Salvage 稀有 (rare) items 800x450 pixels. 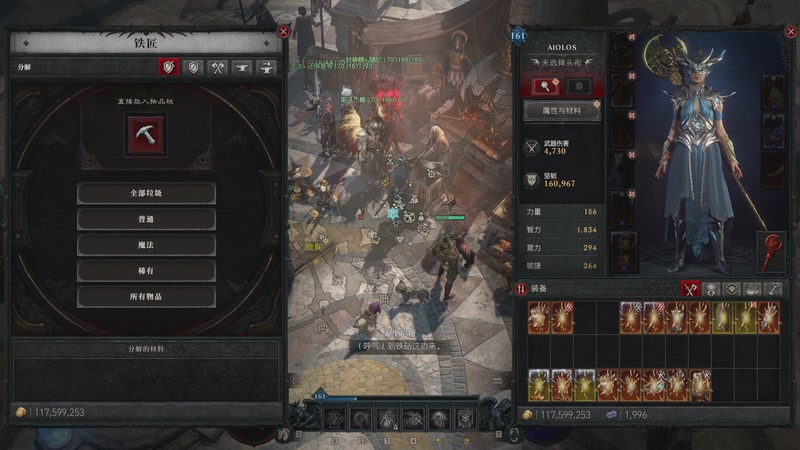click(146, 271)
